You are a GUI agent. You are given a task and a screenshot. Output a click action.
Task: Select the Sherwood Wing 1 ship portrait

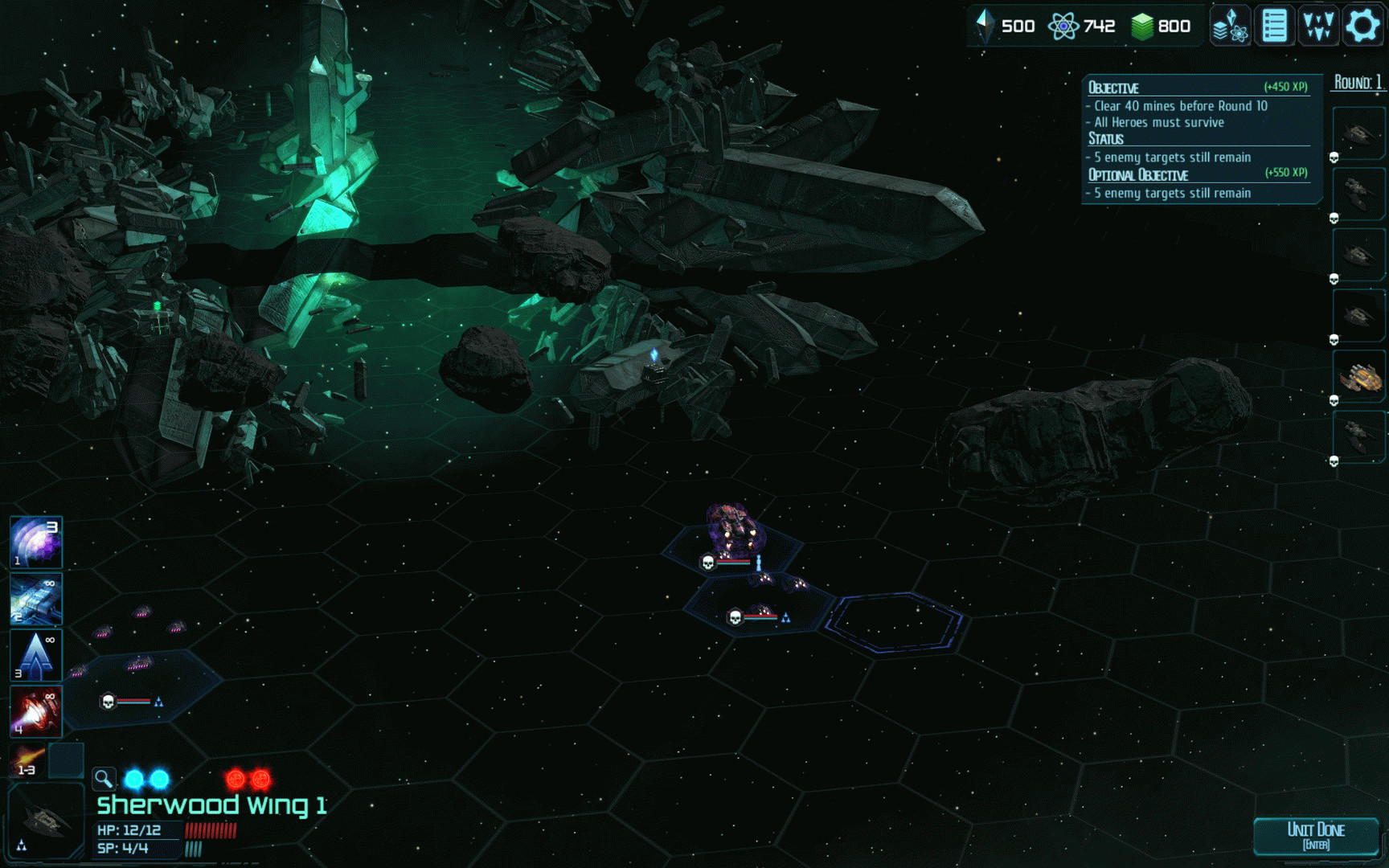coord(45,821)
